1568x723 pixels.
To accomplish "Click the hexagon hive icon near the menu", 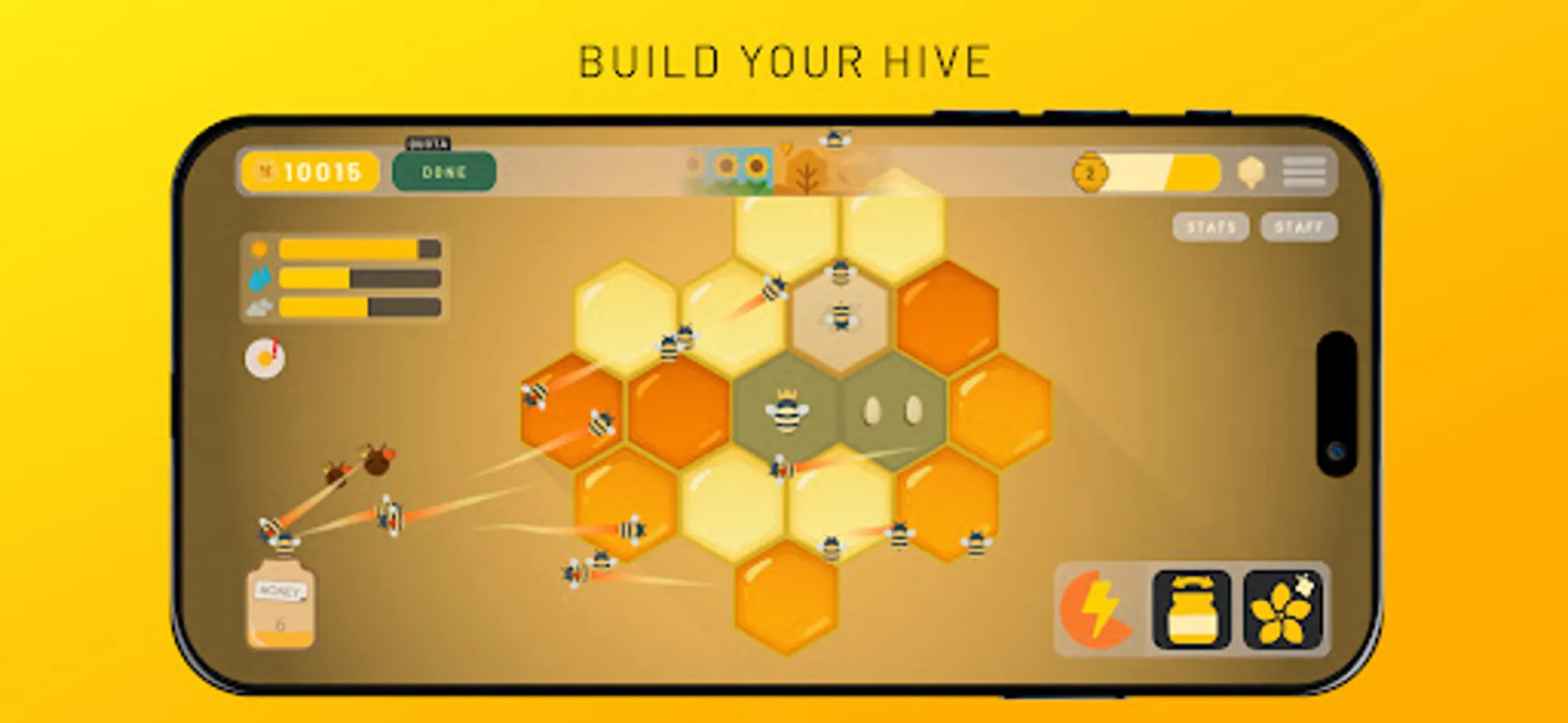I will pyautogui.click(x=1251, y=170).
